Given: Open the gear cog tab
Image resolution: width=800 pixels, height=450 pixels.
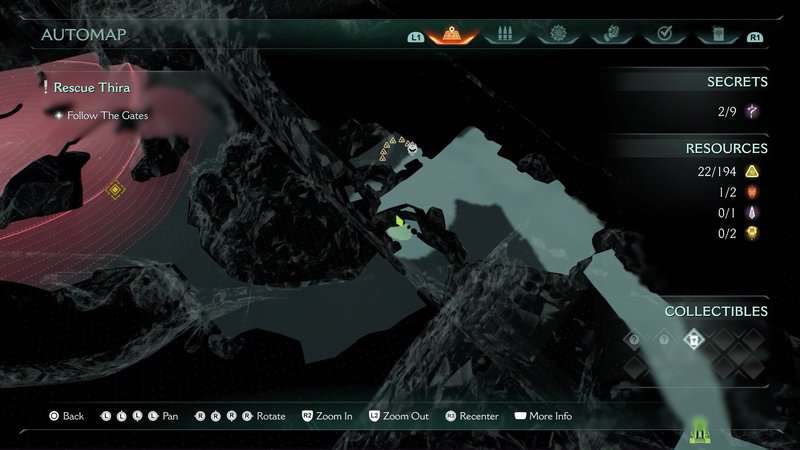Looking at the screenshot, I should (x=556, y=35).
